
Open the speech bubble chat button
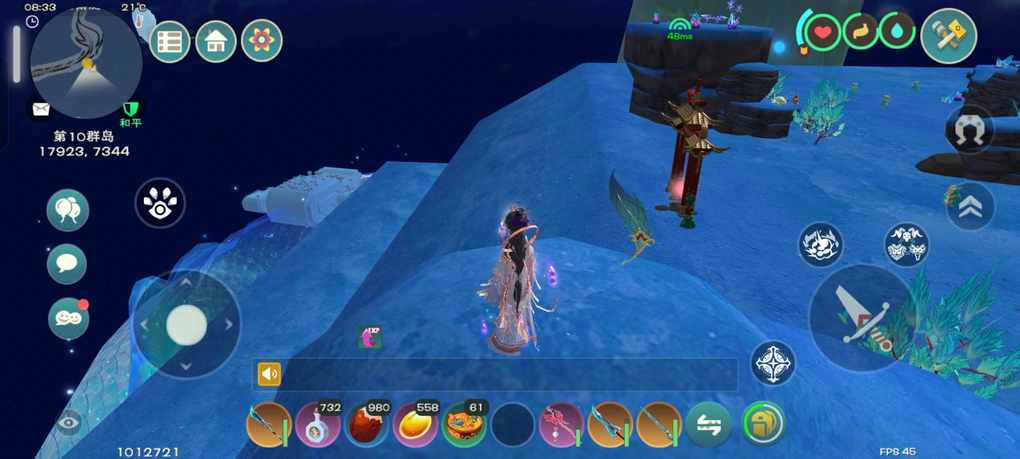(x=67, y=264)
